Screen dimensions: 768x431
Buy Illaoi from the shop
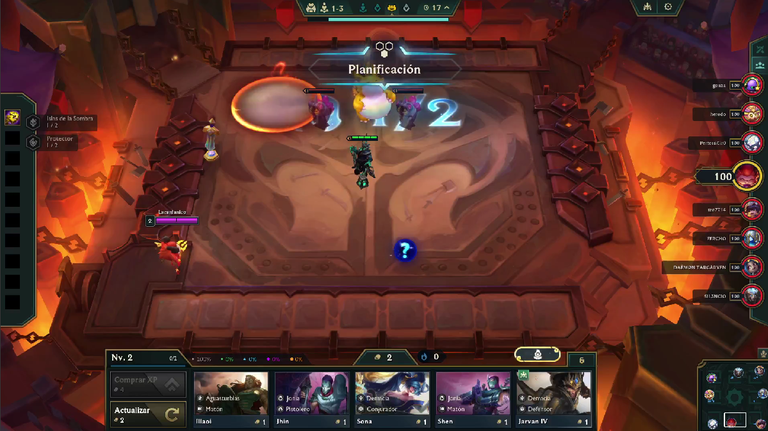tap(231, 400)
